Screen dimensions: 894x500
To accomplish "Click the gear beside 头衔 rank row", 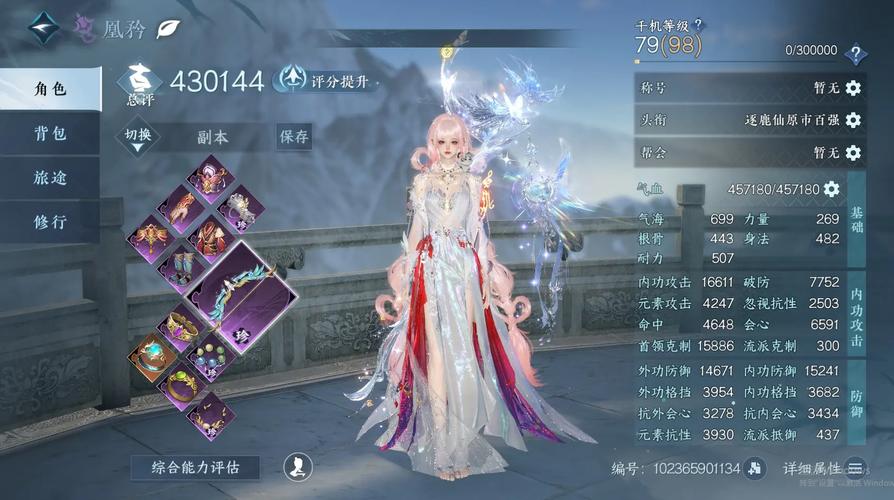I will pyautogui.click(x=853, y=120).
